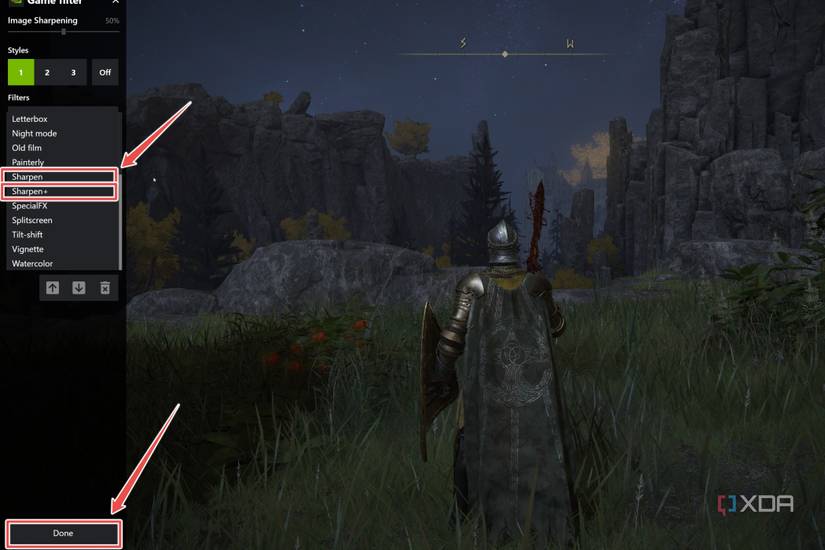825x550 pixels.
Task: Select the Splitscreen filter
Action: [32, 220]
